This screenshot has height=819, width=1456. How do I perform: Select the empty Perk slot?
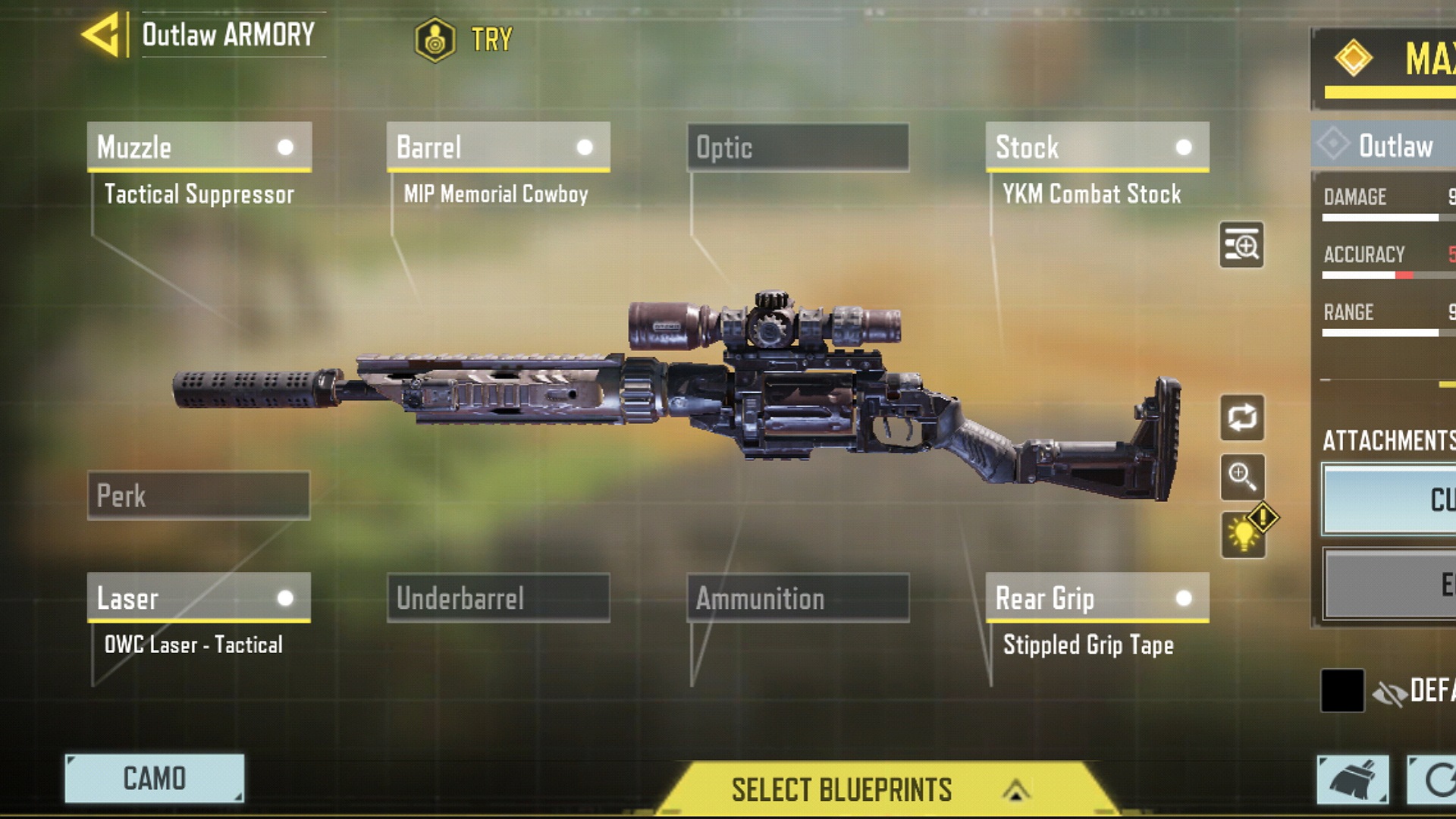[x=199, y=496]
